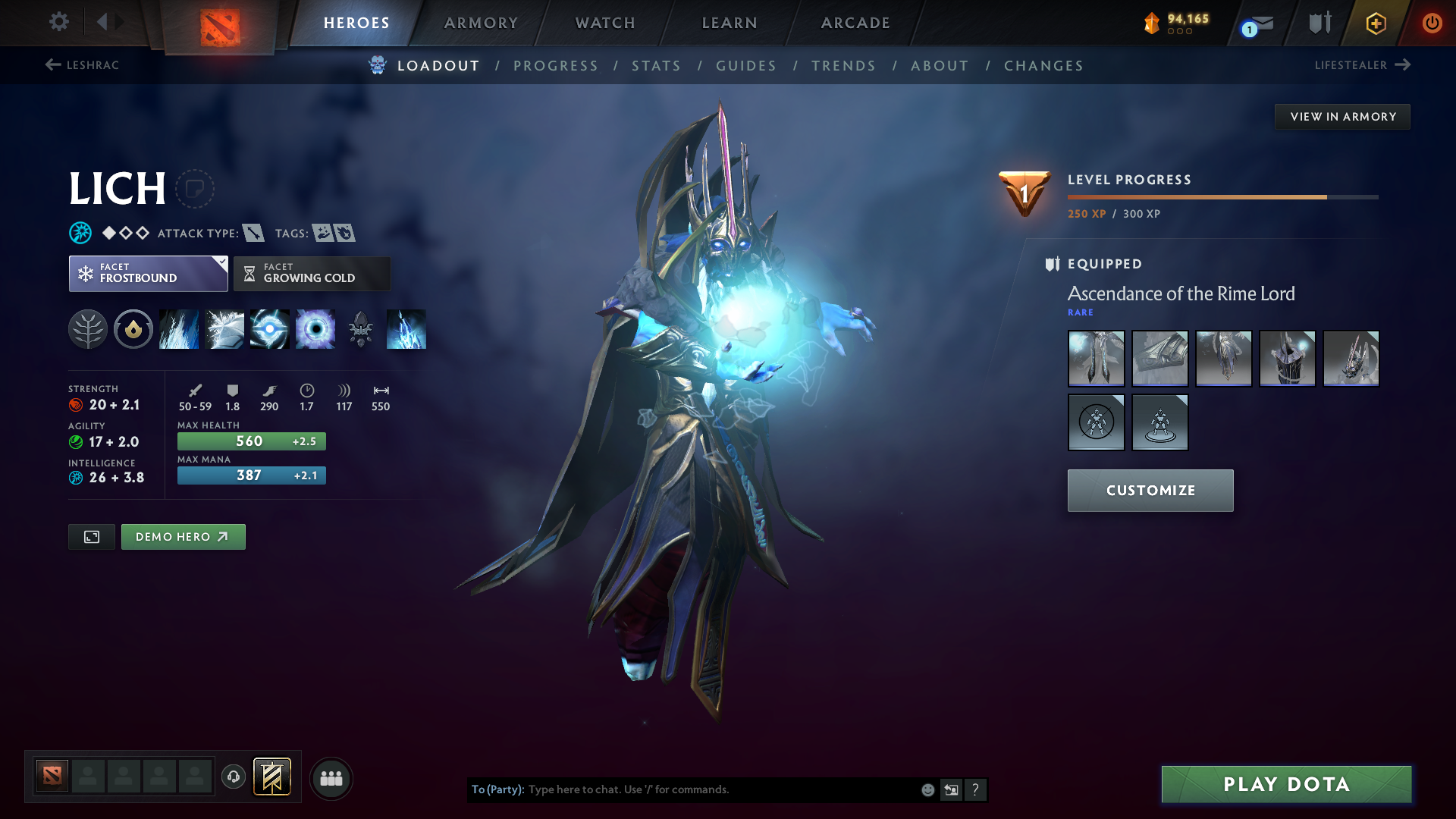Screen dimensions: 1456x819
Task: Open the Settings gear icon
Action: coord(58,23)
